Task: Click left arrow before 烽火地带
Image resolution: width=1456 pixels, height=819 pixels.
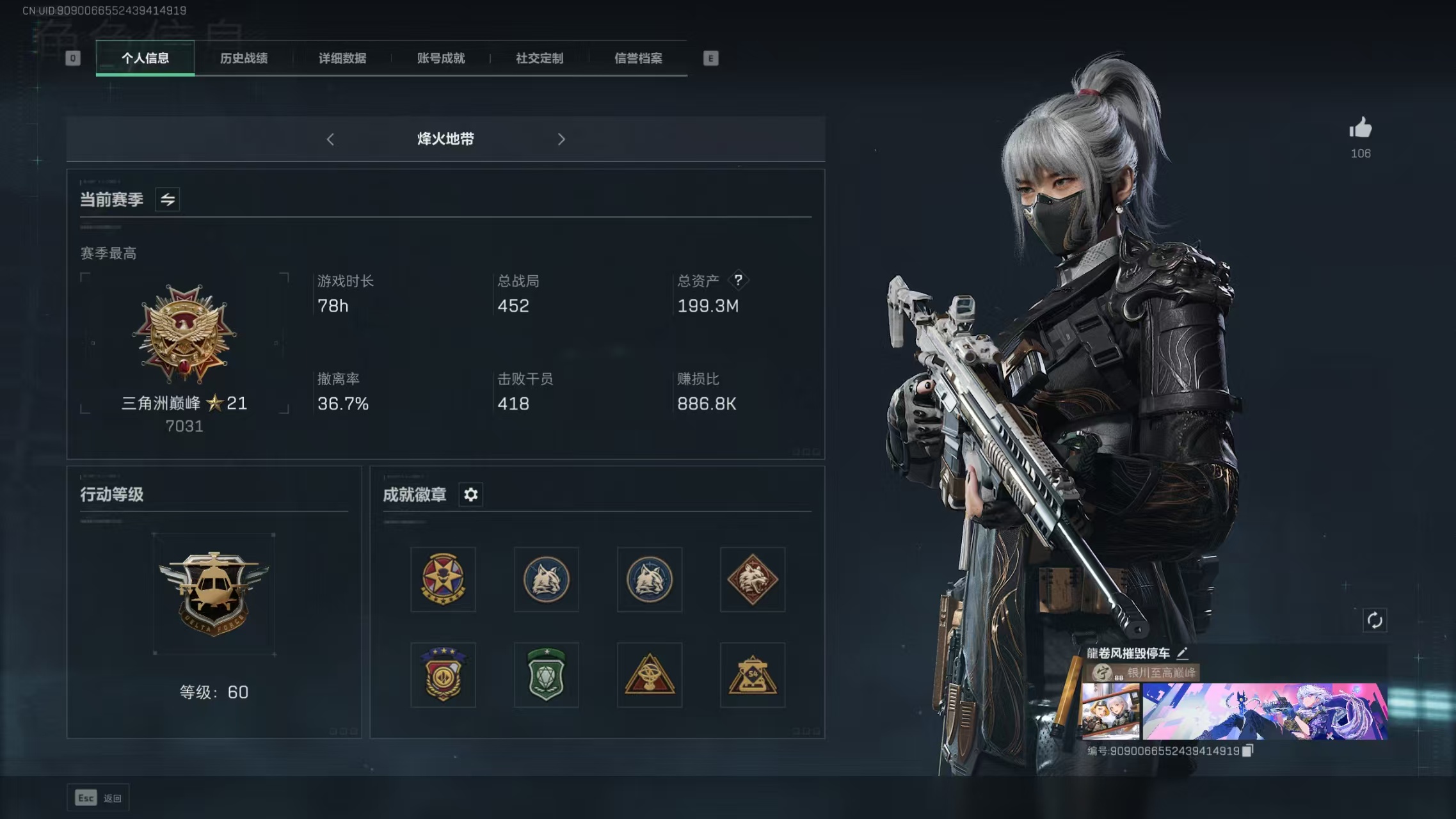Action: [331, 139]
